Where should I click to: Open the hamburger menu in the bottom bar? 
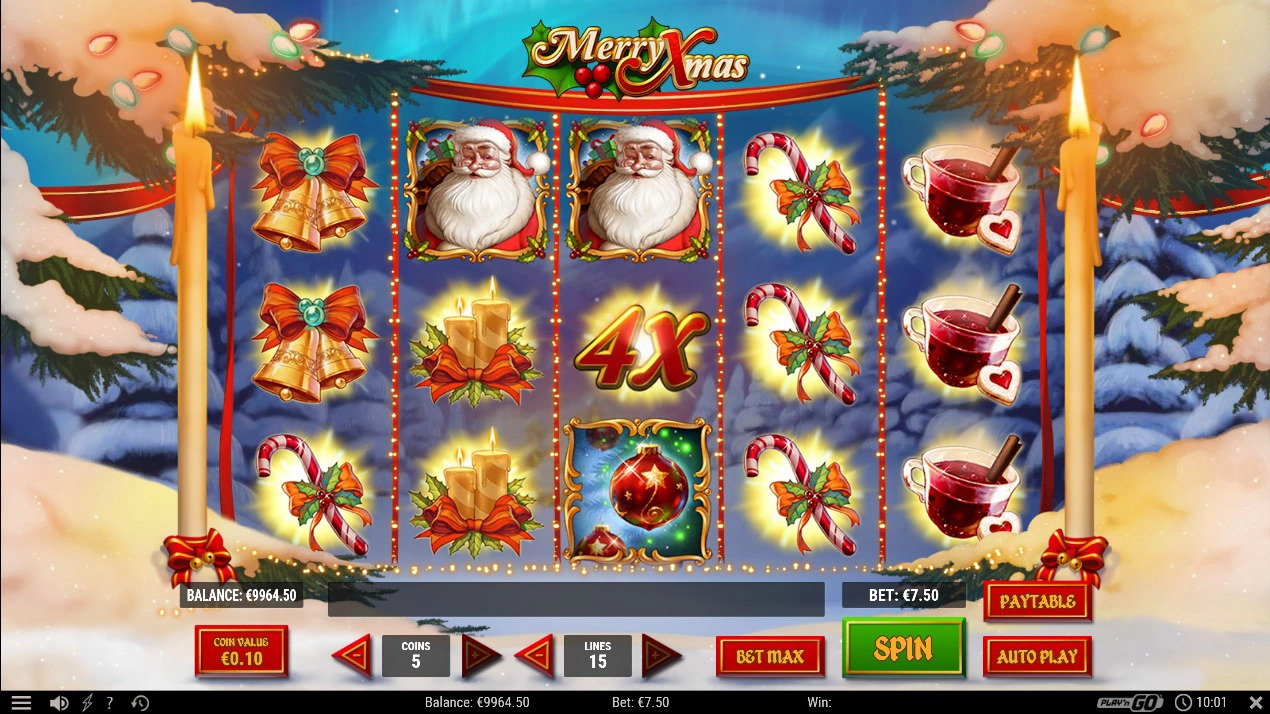pos(21,703)
